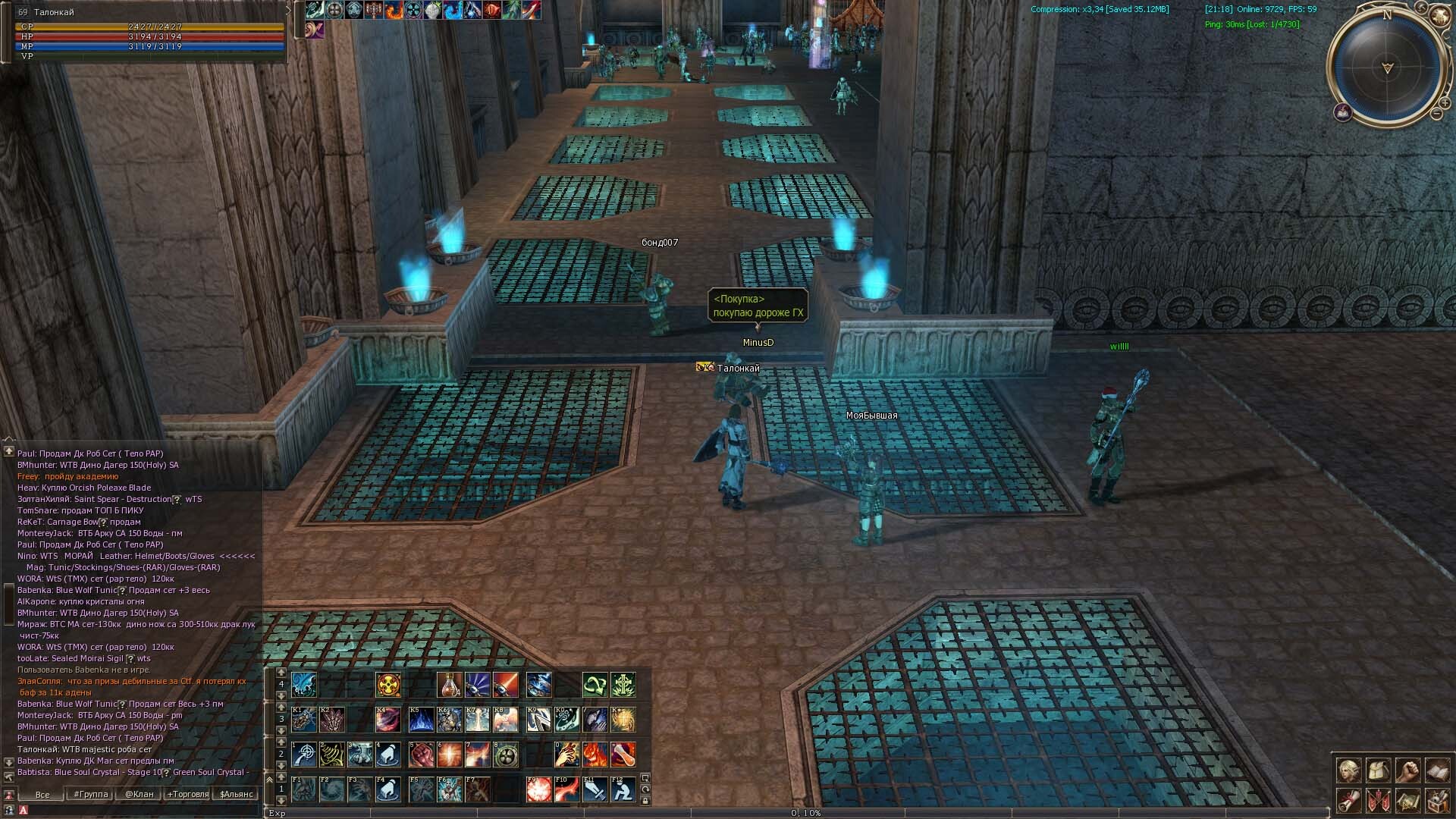
Task: Switch chat to the $Альянс tab
Action: coord(236,794)
